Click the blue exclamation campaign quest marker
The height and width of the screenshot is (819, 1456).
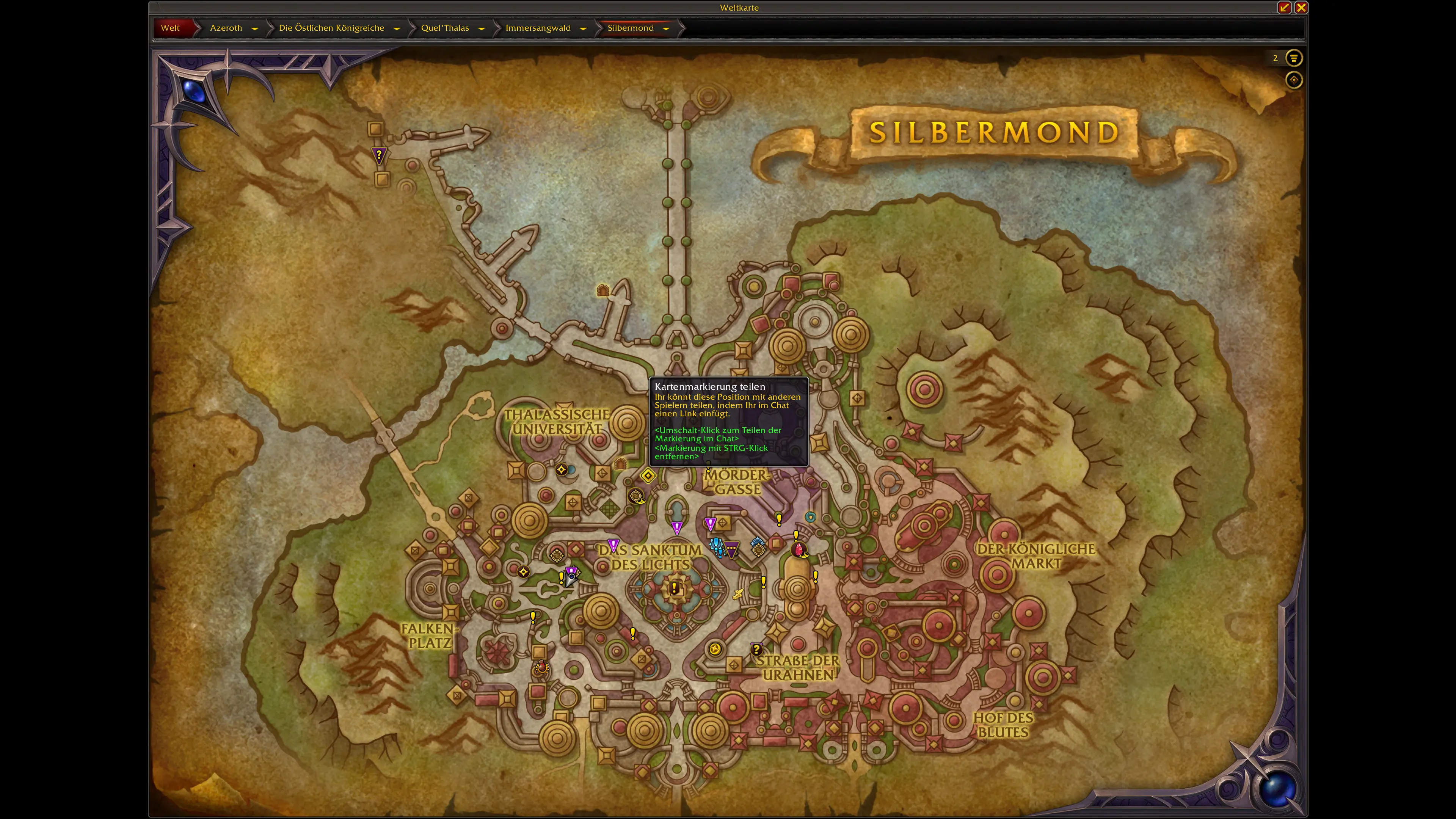click(717, 546)
